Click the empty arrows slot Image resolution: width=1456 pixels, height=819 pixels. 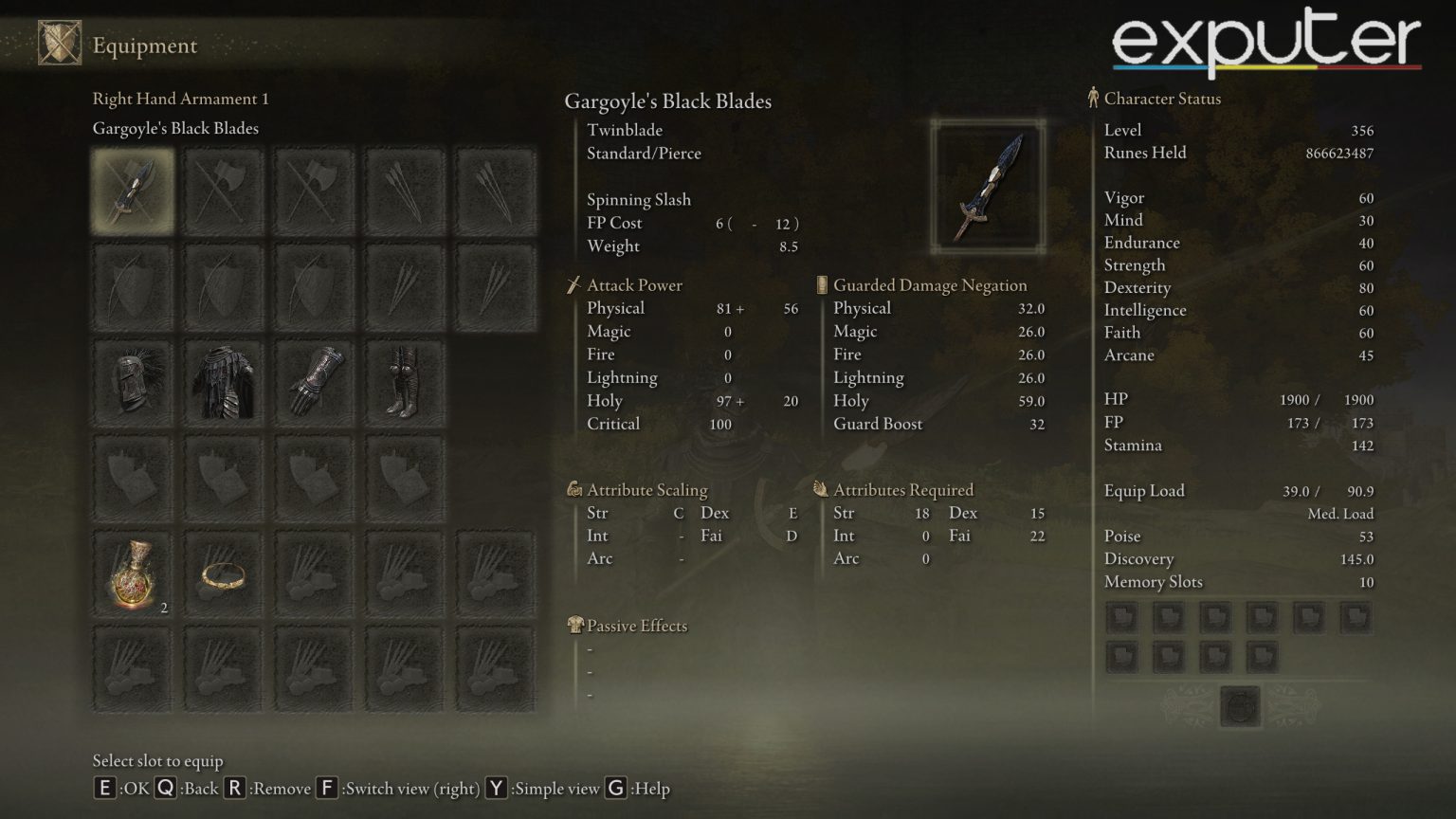405,189
